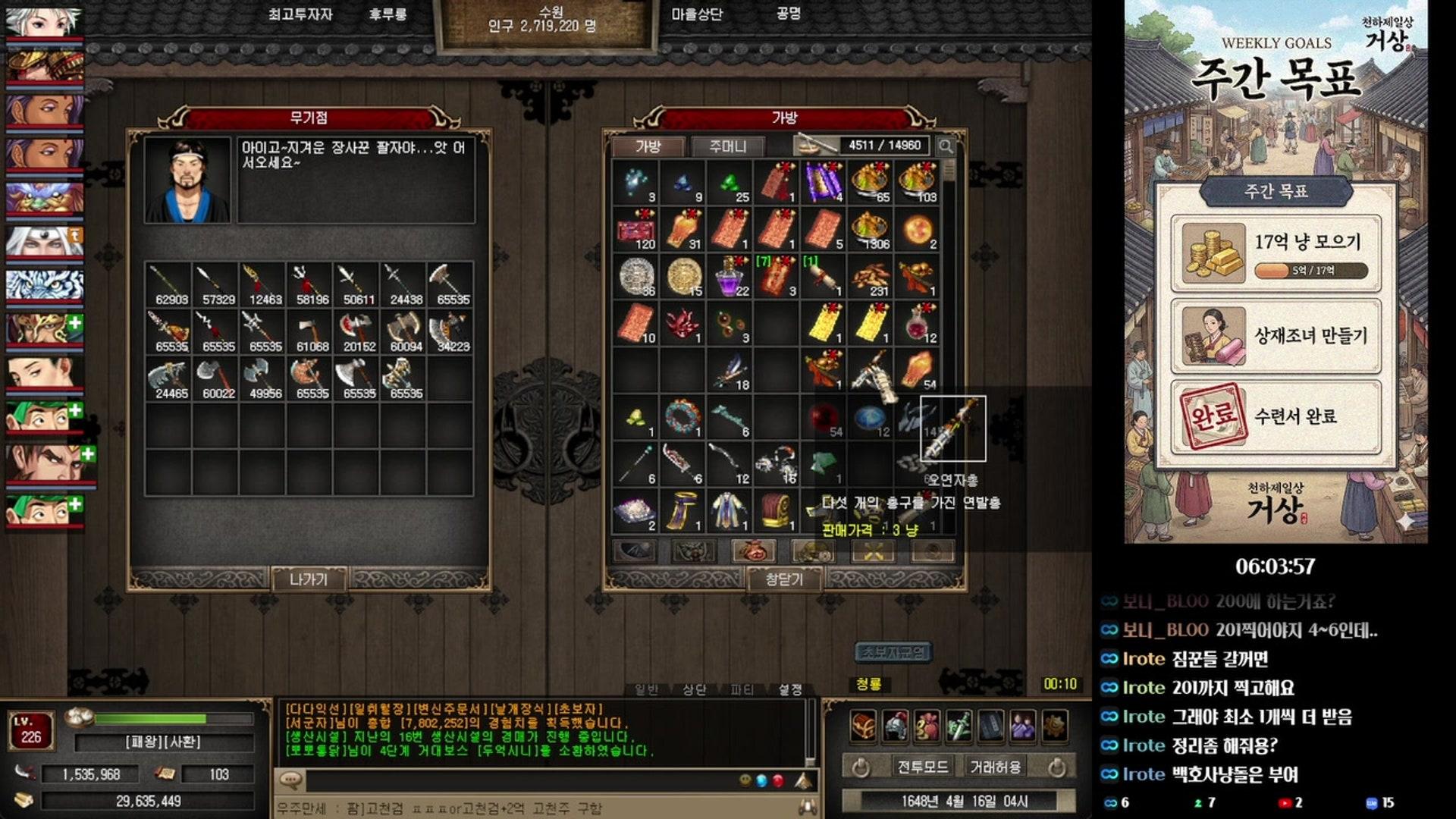Screen dimensions: 1456x819
Task: Switch chat to the 파티 tab
Action: (741, 689)
